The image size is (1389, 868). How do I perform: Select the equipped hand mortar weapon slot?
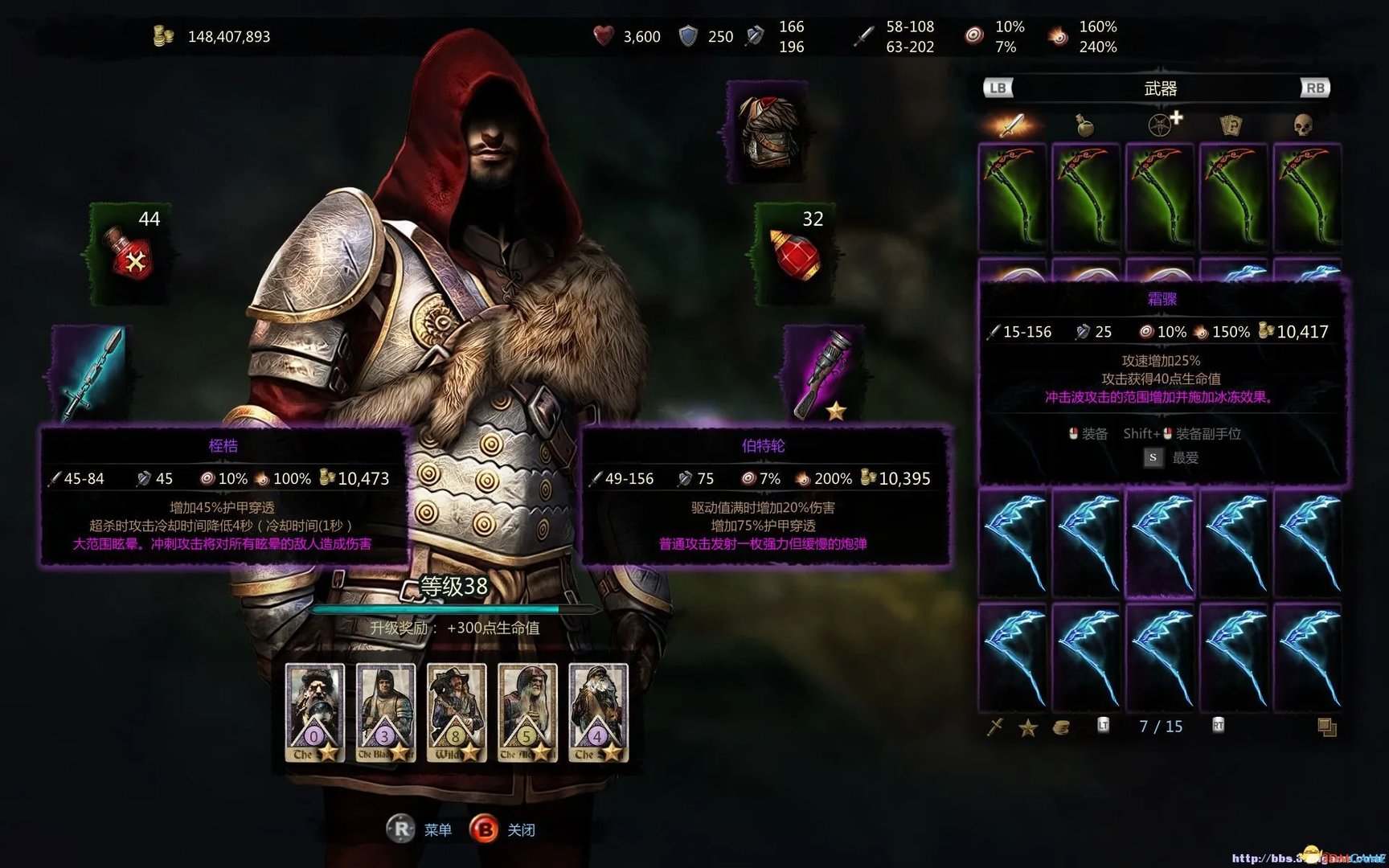[x=823, y=373]
